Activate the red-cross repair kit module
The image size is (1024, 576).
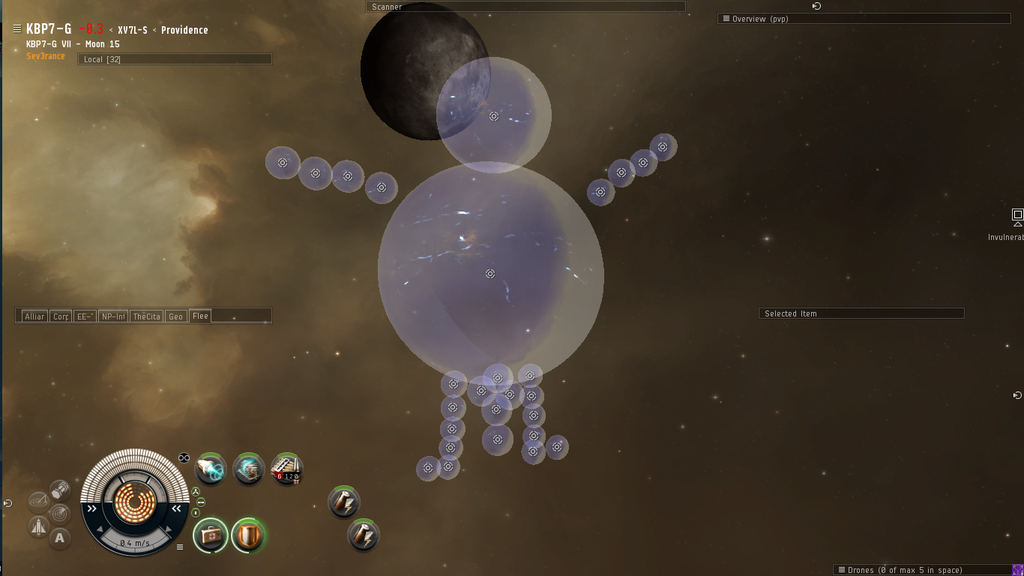[x=210, y=535]
